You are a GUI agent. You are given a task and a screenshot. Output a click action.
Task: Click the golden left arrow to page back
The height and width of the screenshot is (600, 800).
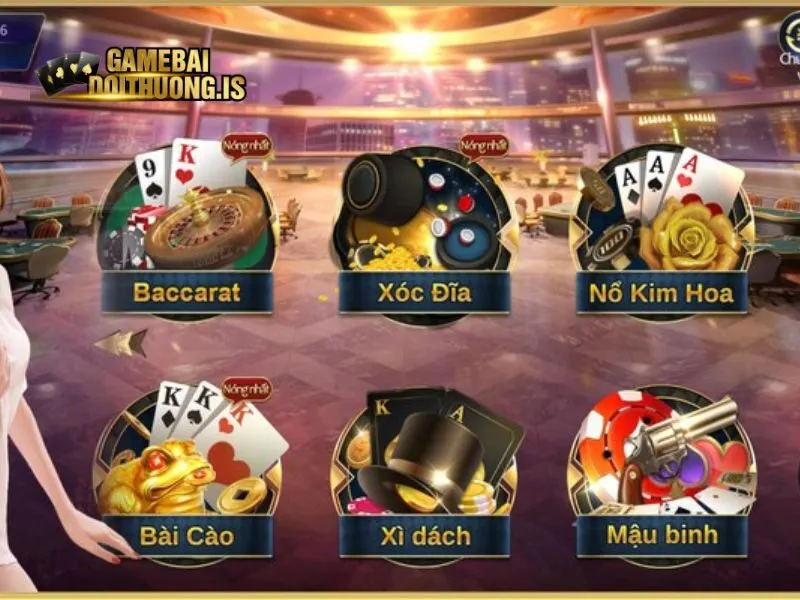[120, 343]
